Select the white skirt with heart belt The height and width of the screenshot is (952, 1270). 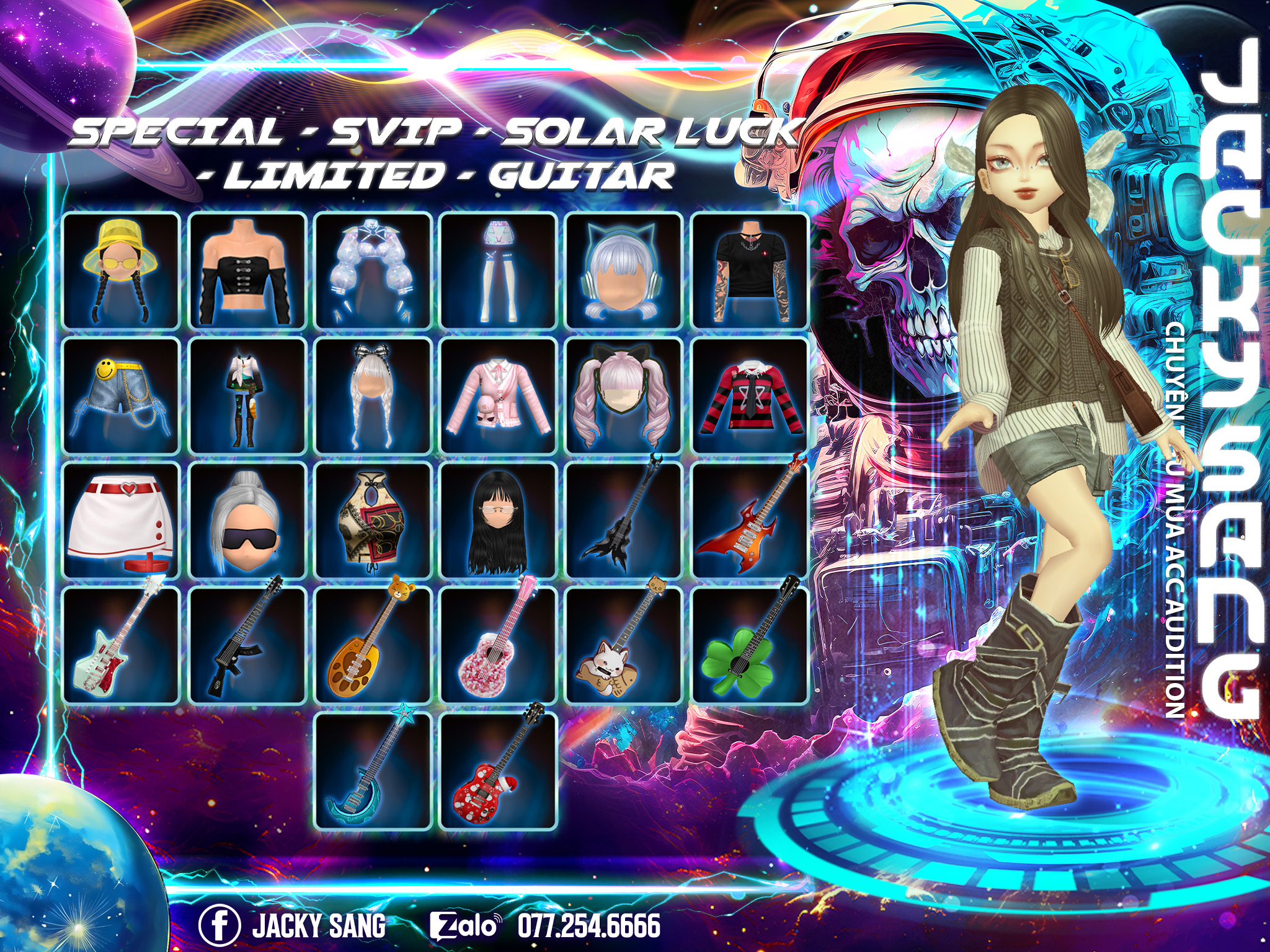[122, 521]
